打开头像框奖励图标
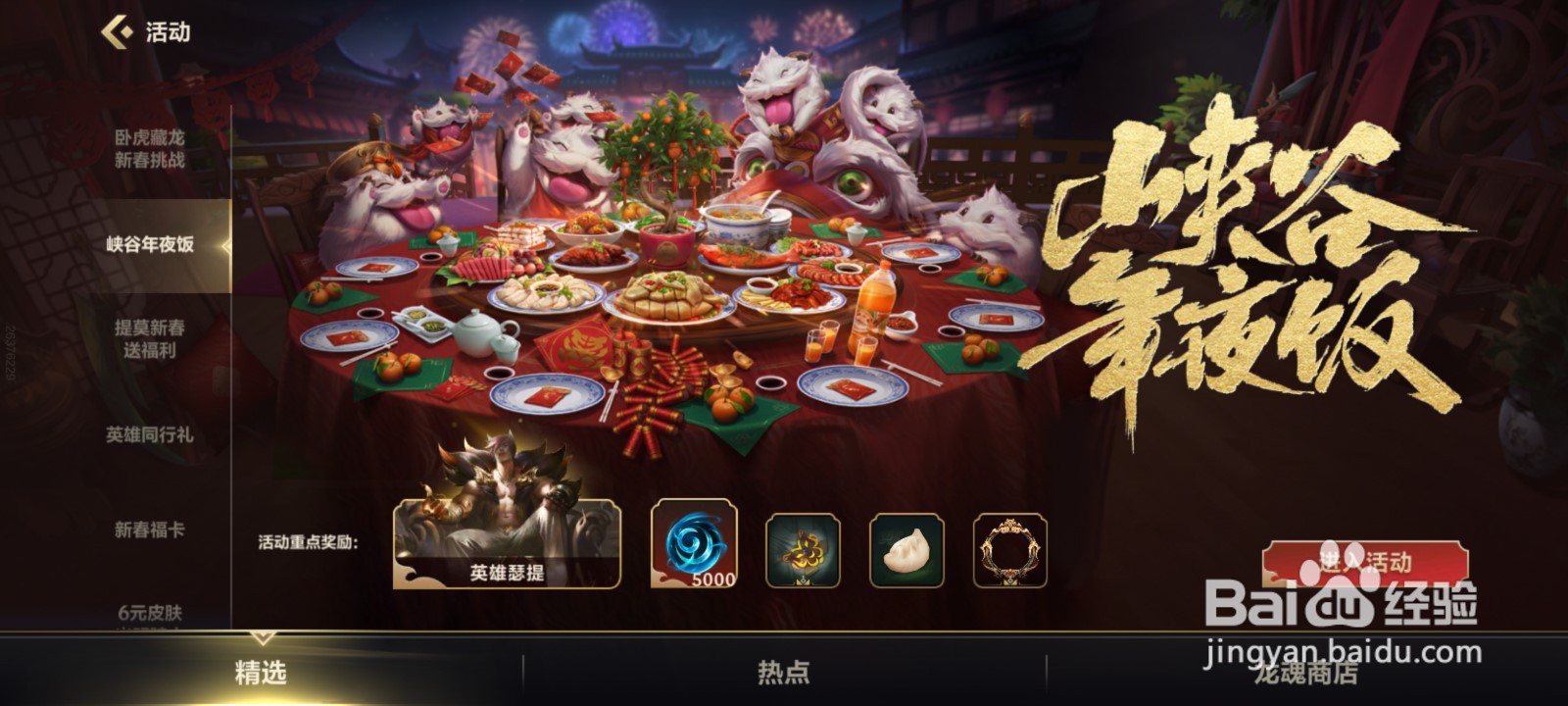This screenshot has height=706, width=1568. pyautogui.click(x=1013, y=548)
